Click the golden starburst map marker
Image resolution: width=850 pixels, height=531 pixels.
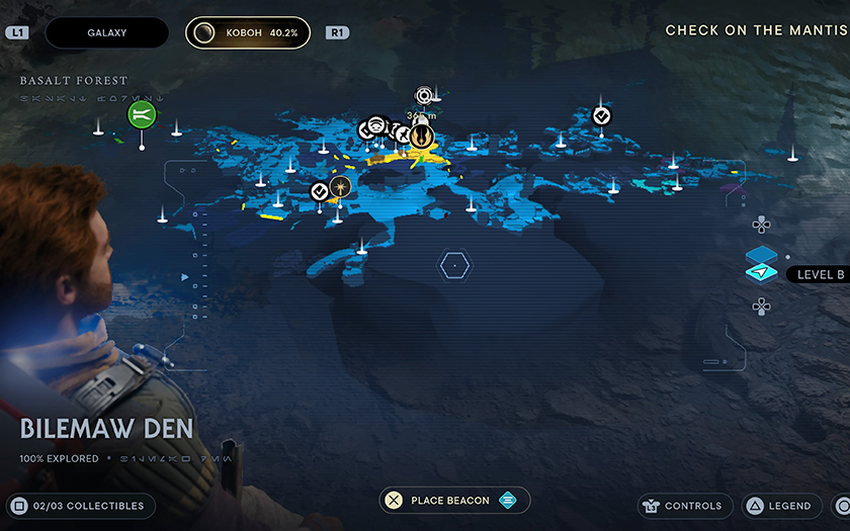[x=341, y=187]
